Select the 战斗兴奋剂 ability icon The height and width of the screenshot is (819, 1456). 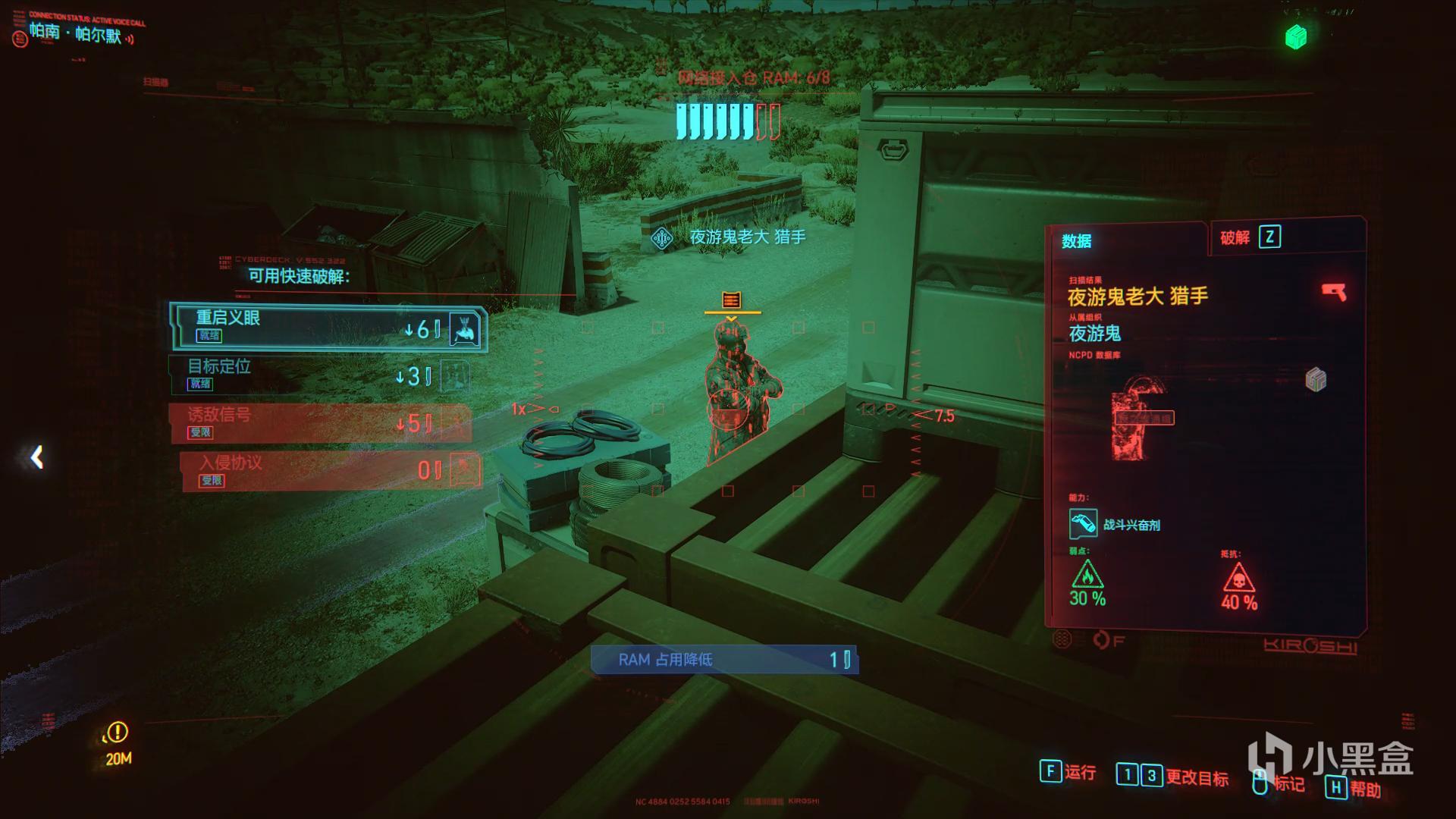[x=1083, y=524]
